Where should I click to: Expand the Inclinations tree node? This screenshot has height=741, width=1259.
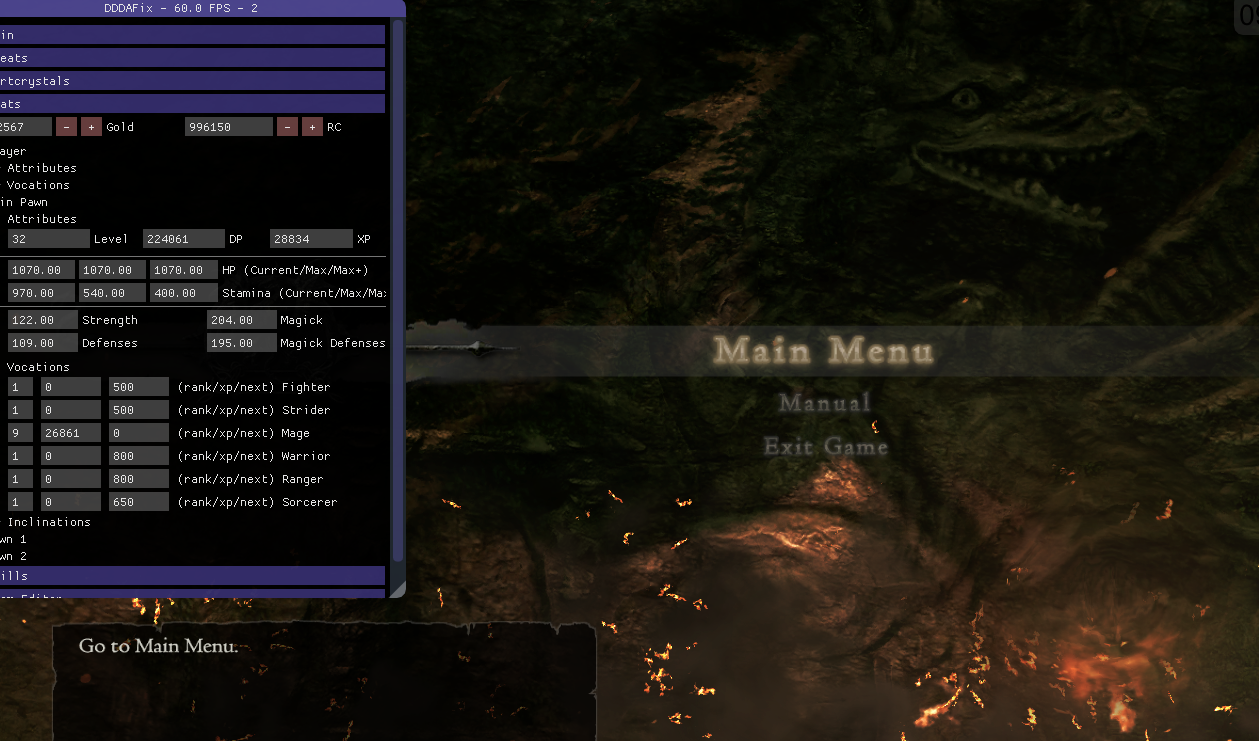point(48,522)
